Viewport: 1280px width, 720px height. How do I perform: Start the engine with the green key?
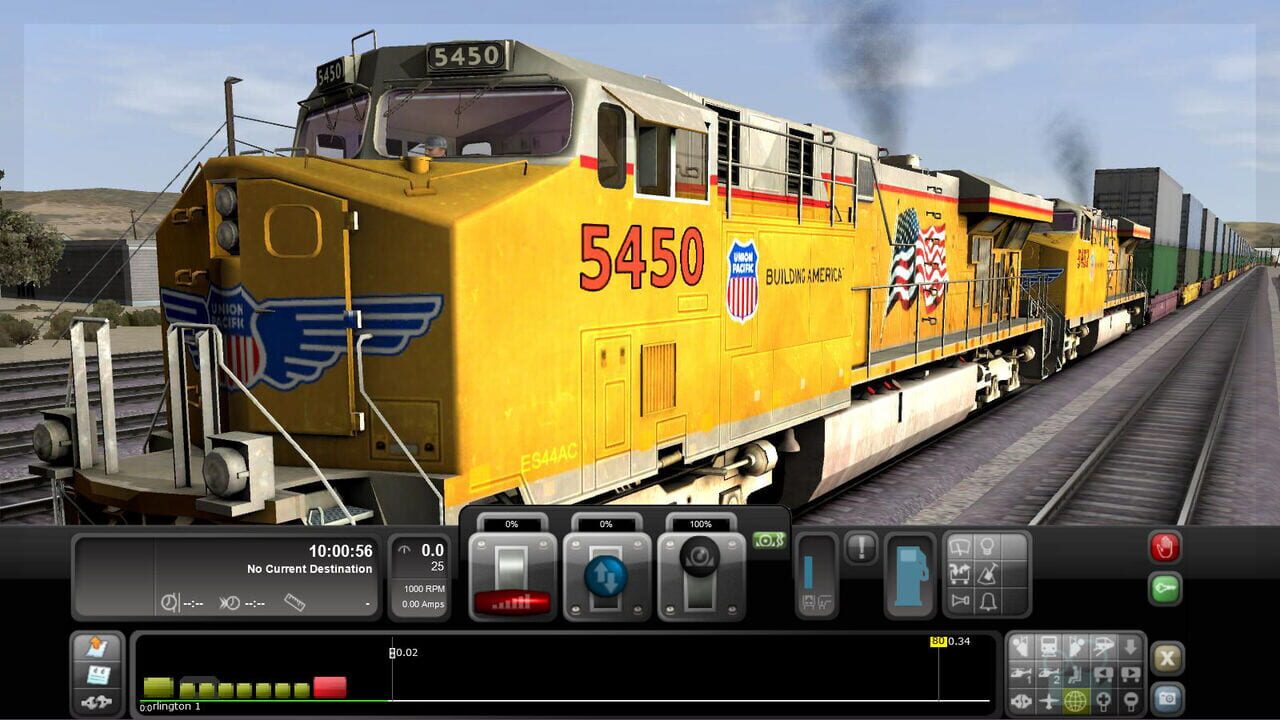pyautogui.click(x=1166, y=589)
